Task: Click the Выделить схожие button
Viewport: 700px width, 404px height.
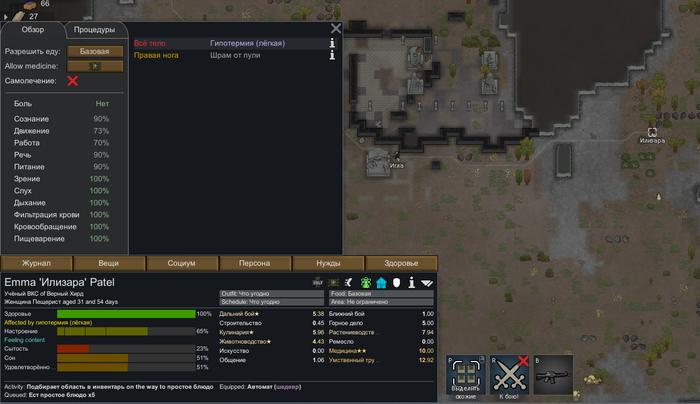Action: 467,377
